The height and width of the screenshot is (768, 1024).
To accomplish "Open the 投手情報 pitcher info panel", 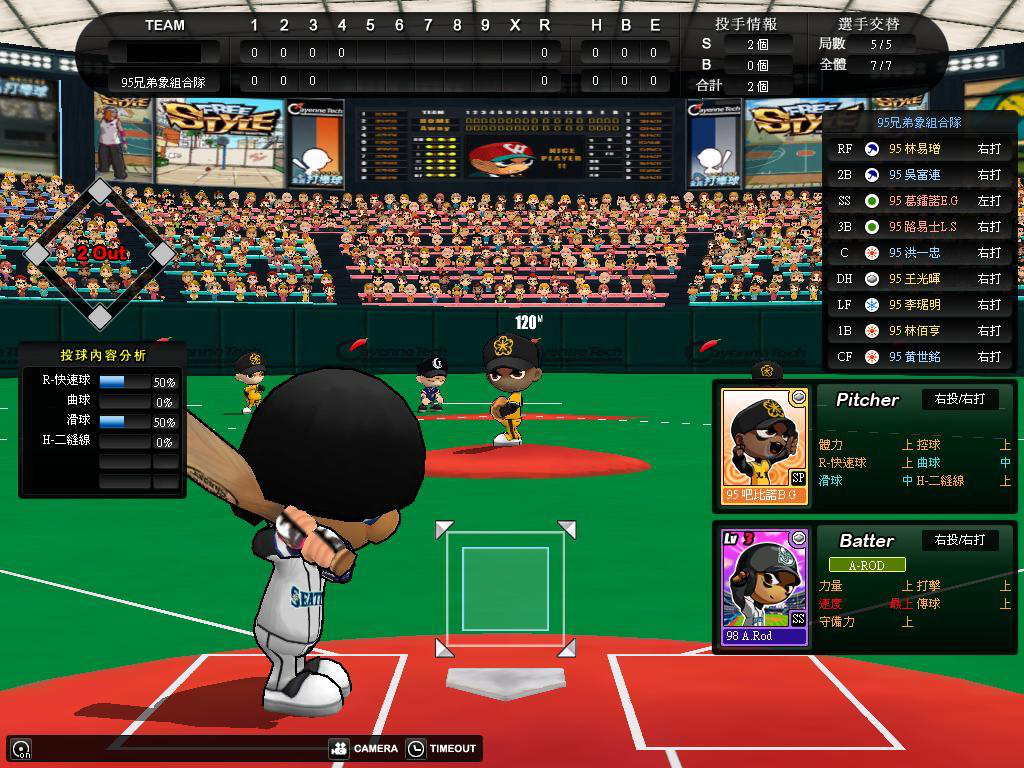I will point(745,23).
